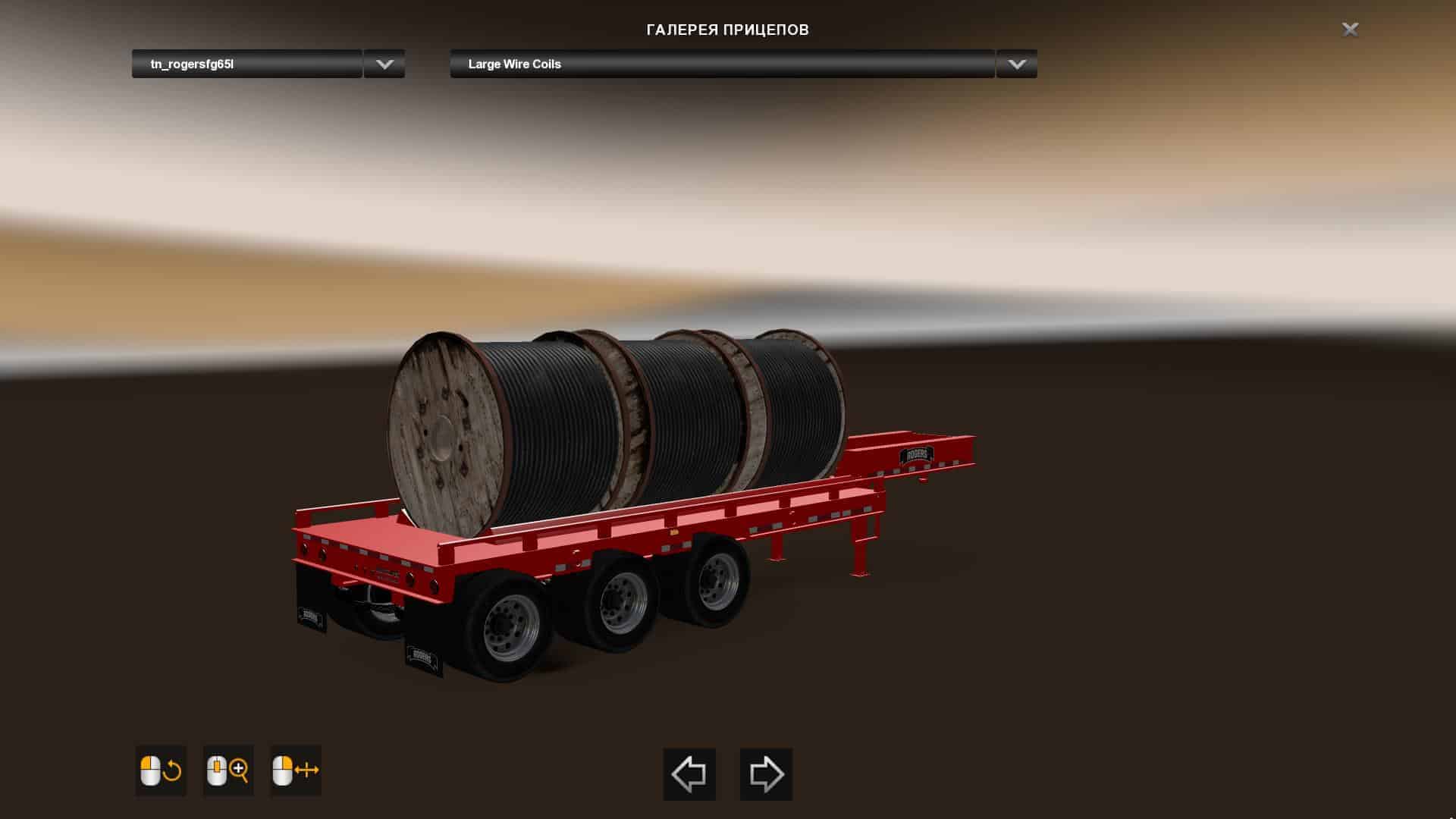Close the trailer gallery window
Image resolution: width=1456 pixels, height=819 pixels.
click(x=1350, y=30)
